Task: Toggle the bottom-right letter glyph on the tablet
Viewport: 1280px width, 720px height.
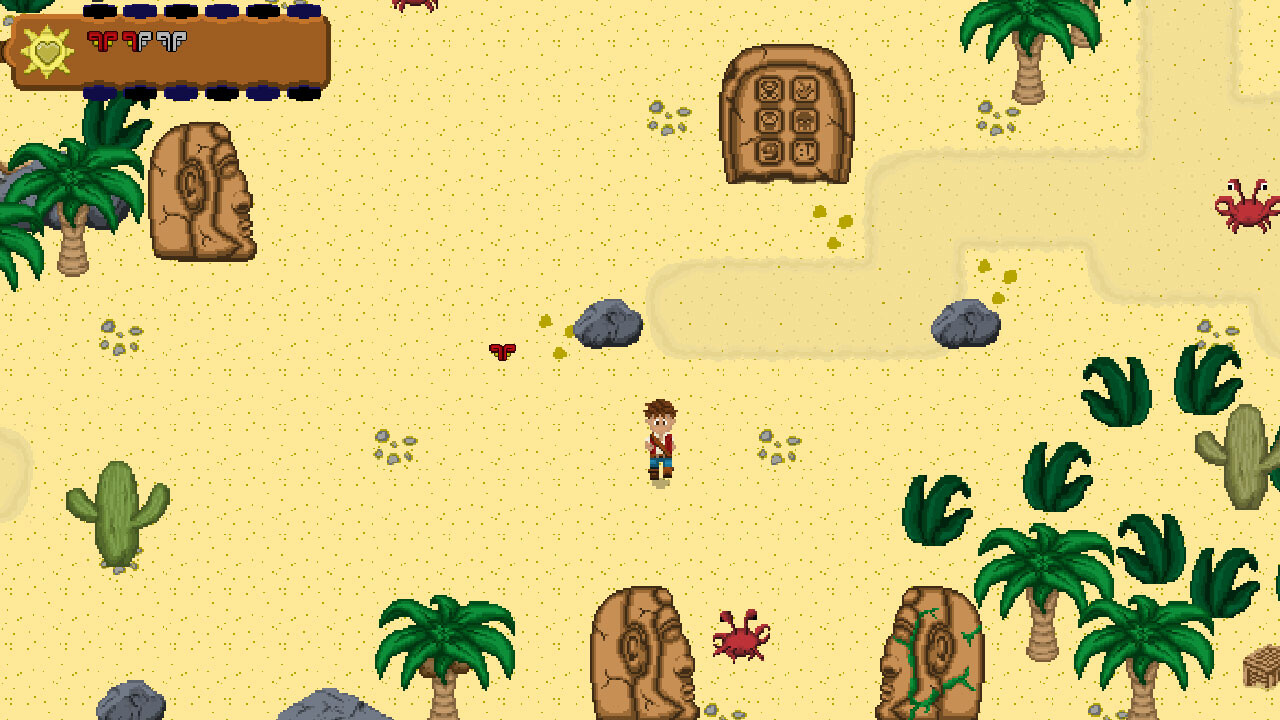Action: [x=806, y=151]
